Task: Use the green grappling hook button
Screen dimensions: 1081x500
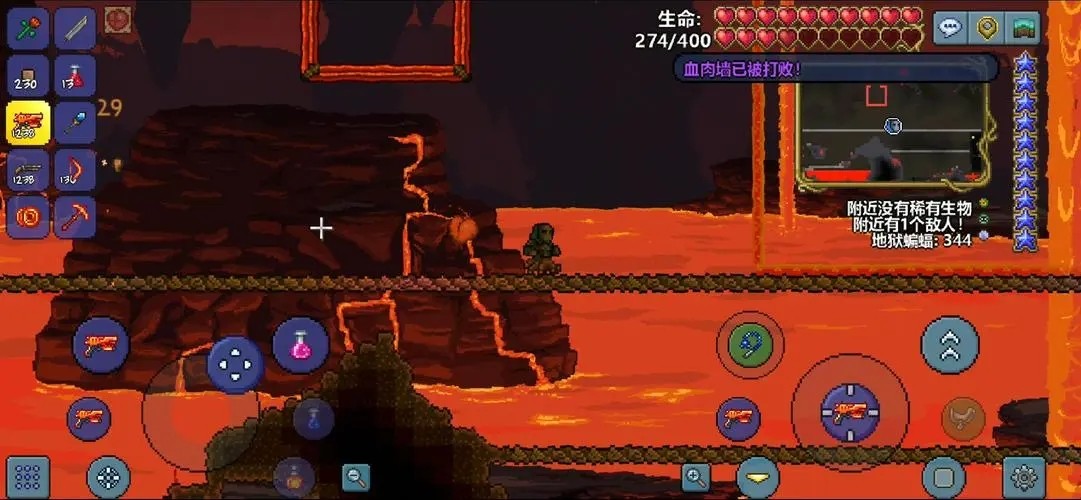Action: [749, 345]
